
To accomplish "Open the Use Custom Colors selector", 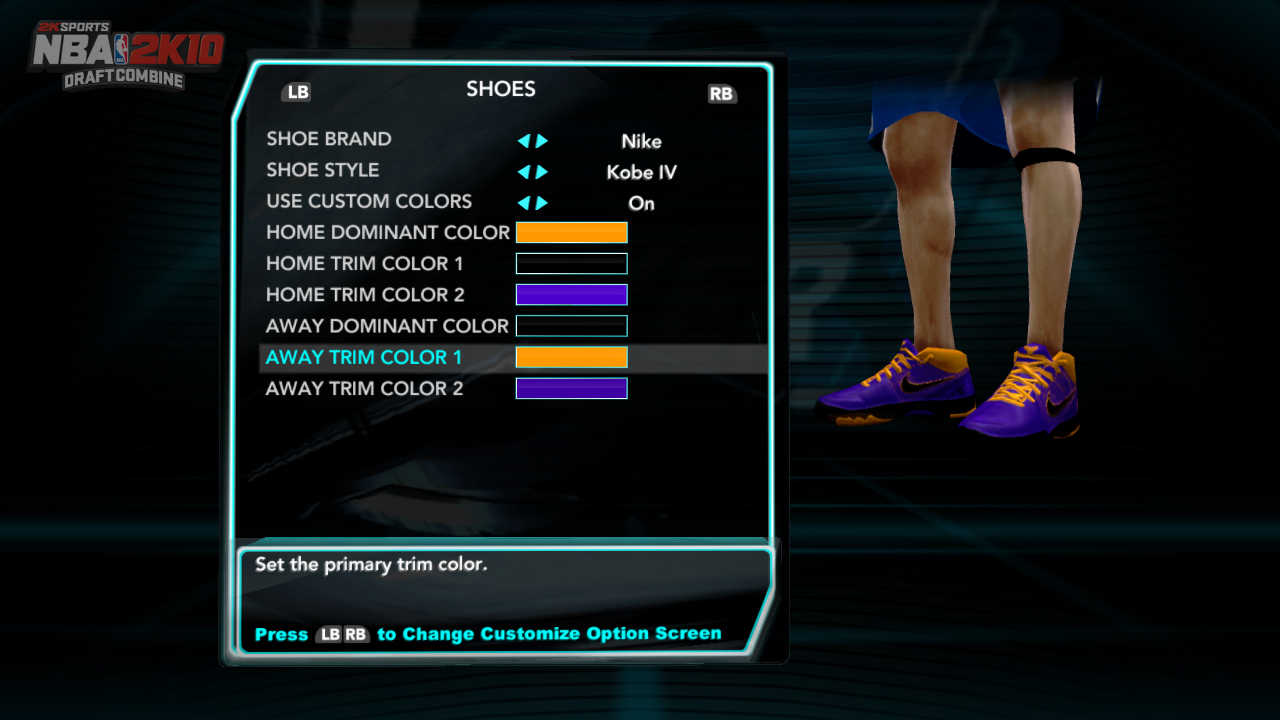I will pos(640,204).
